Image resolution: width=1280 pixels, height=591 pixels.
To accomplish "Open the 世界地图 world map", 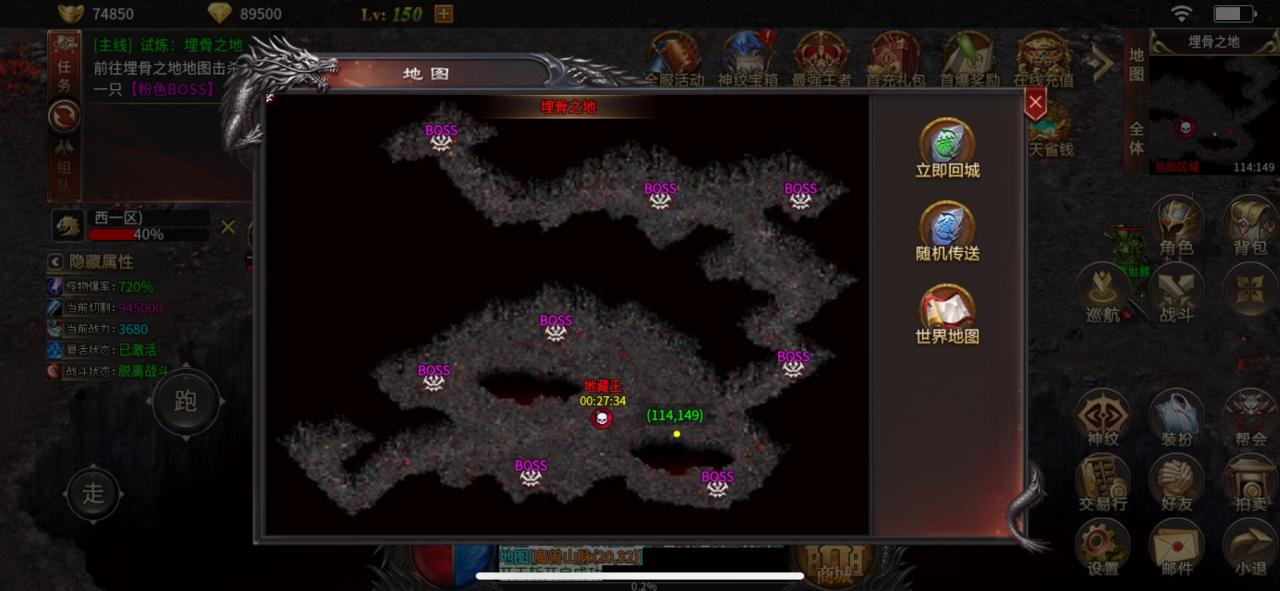I will 947,313.
